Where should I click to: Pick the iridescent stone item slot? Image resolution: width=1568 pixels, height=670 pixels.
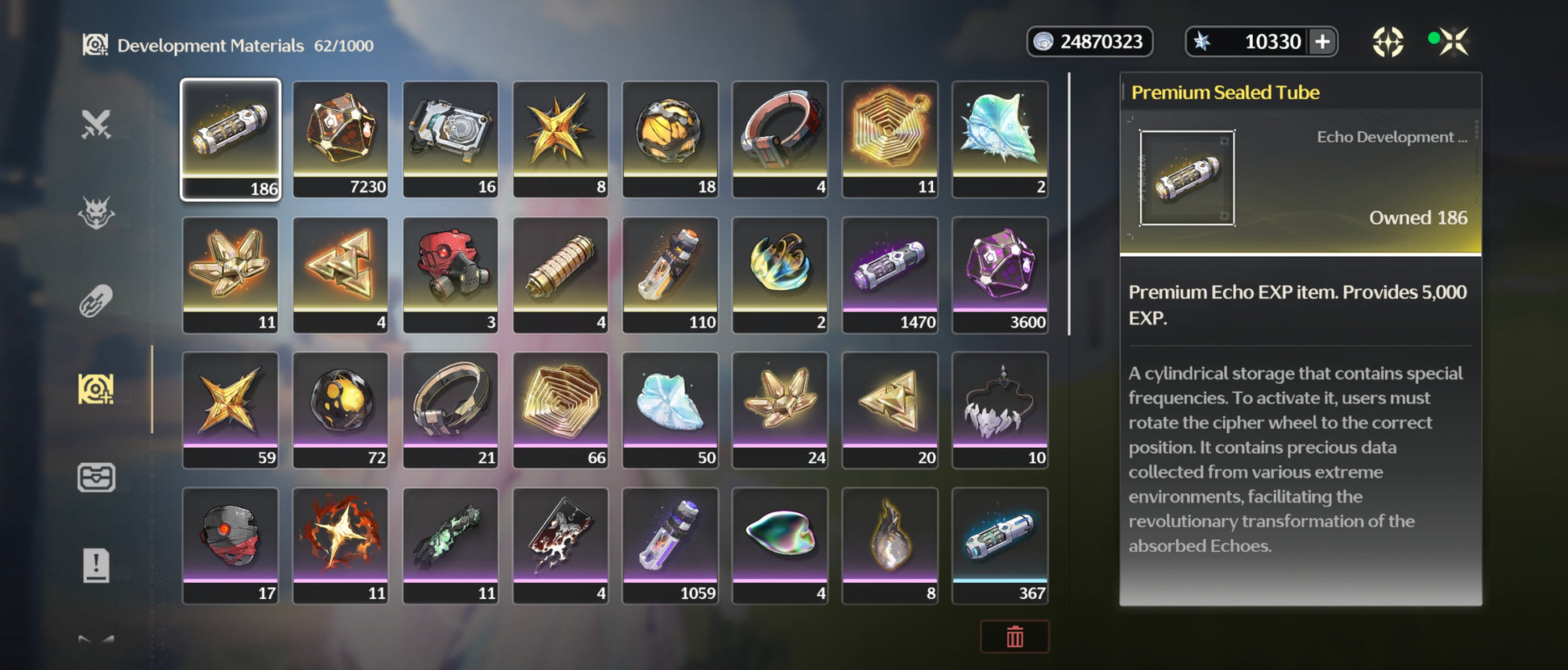[x=780, y=545]
